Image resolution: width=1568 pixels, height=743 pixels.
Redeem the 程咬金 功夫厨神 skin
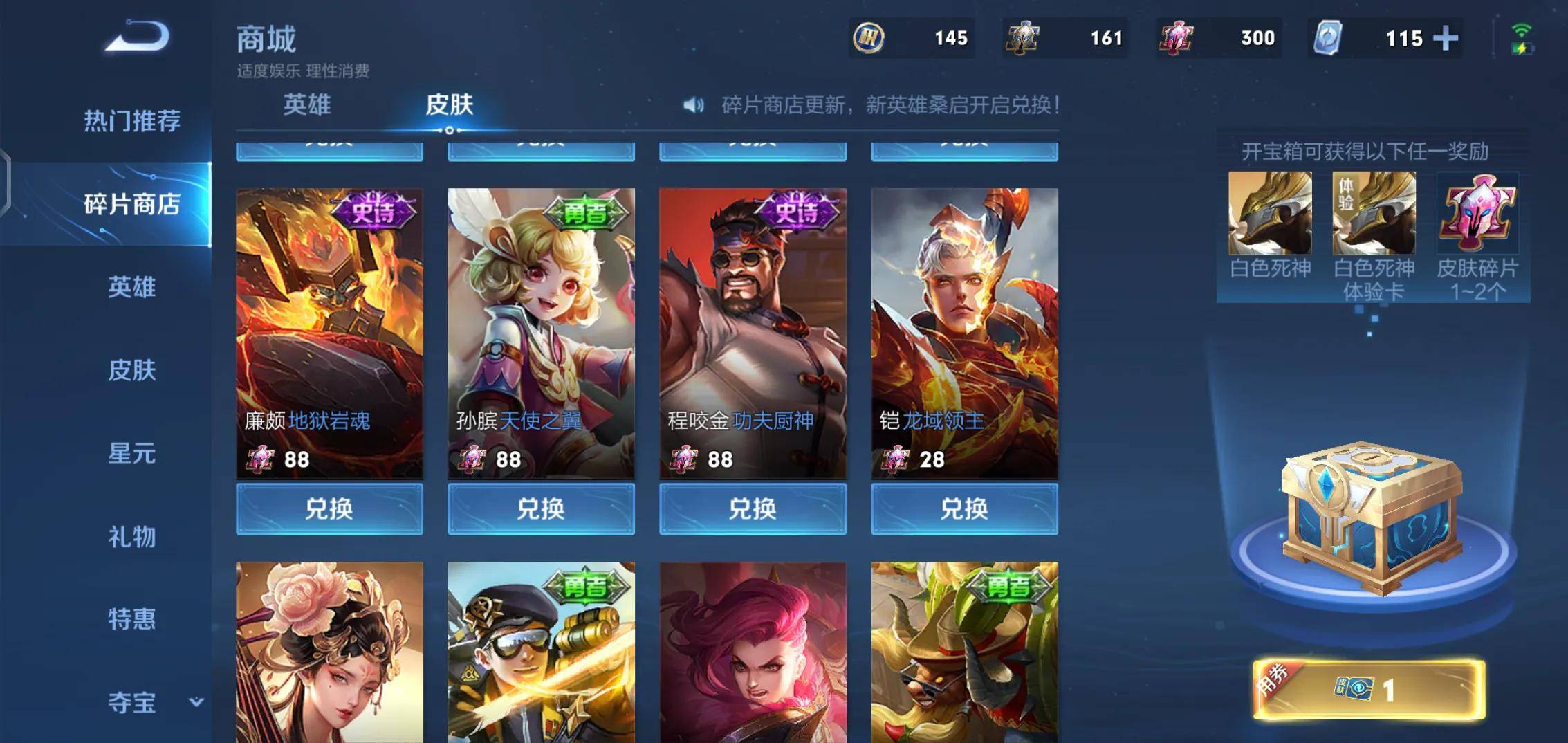753,509
